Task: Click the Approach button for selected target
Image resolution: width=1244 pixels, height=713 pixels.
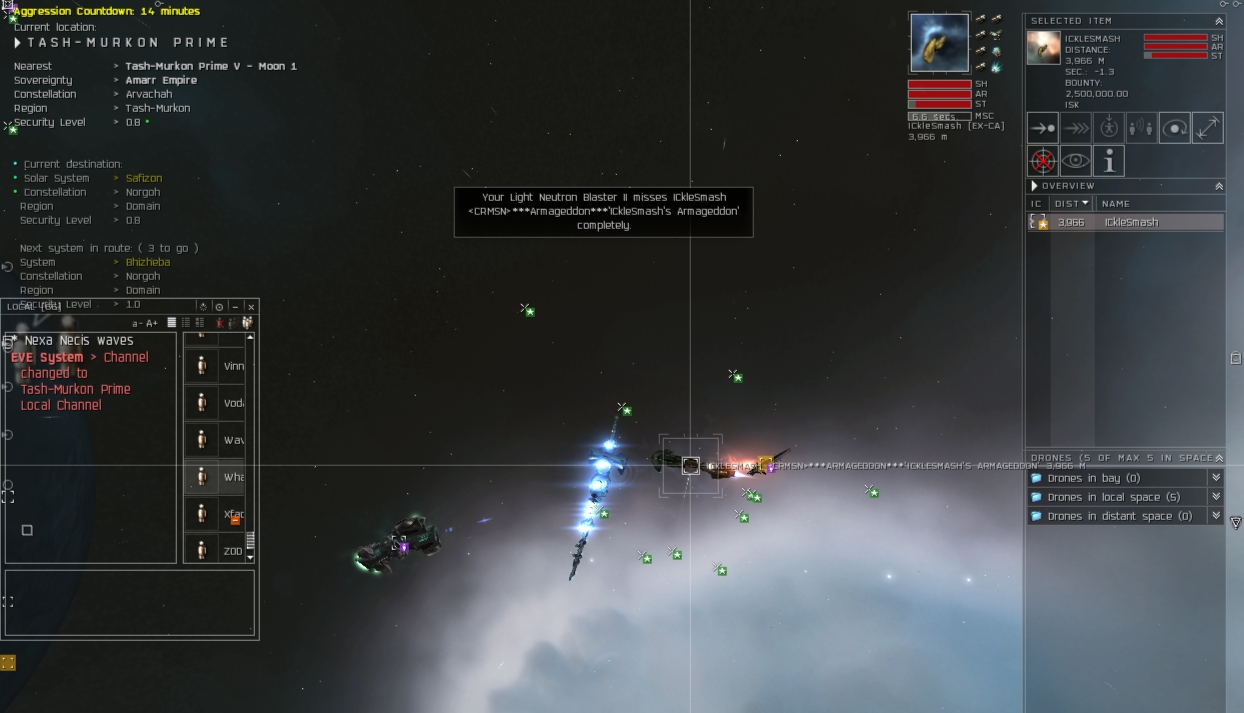Action: pyautogui.click(x=1043, y=128)
